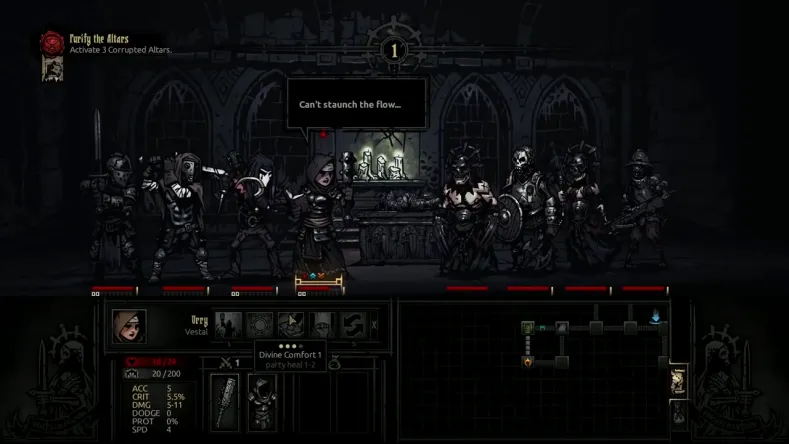
Task: Click the swap position arrows skill
Action: (x=353, y=325)
